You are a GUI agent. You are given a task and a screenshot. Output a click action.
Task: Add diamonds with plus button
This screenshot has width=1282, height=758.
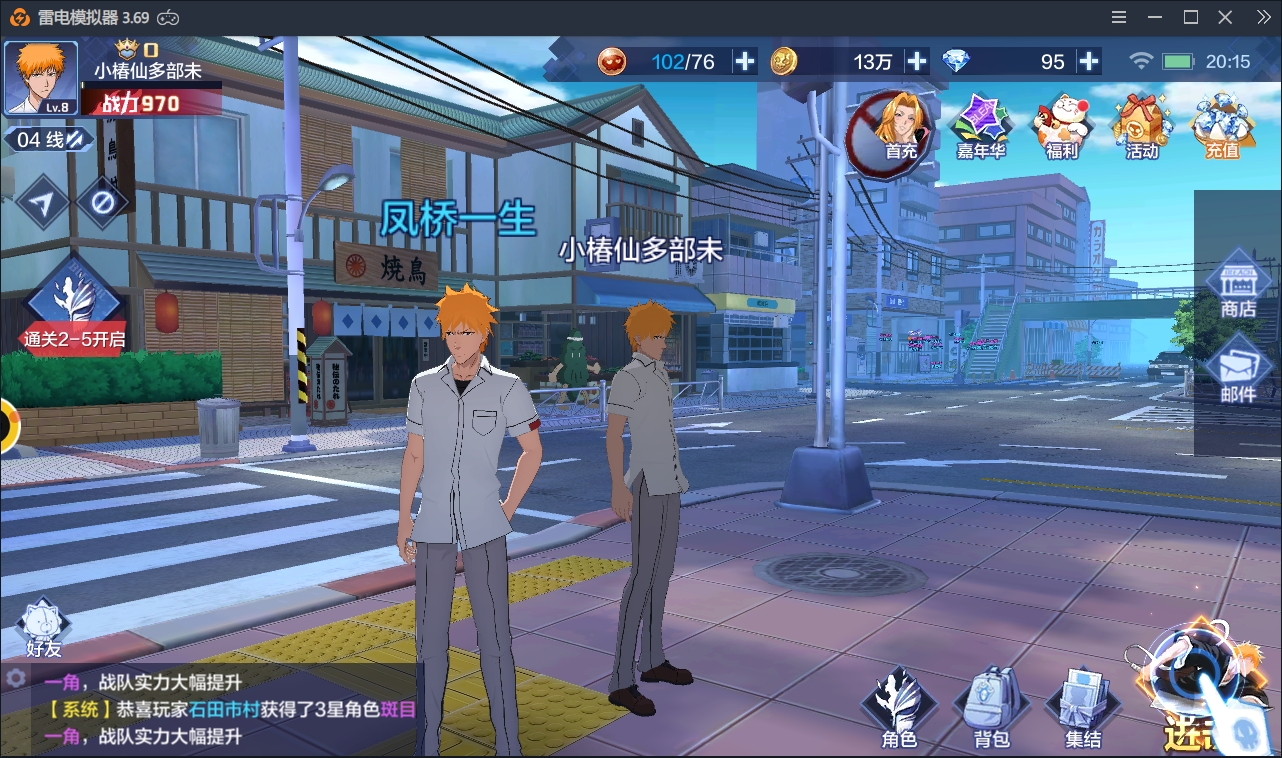(1089, 62)
